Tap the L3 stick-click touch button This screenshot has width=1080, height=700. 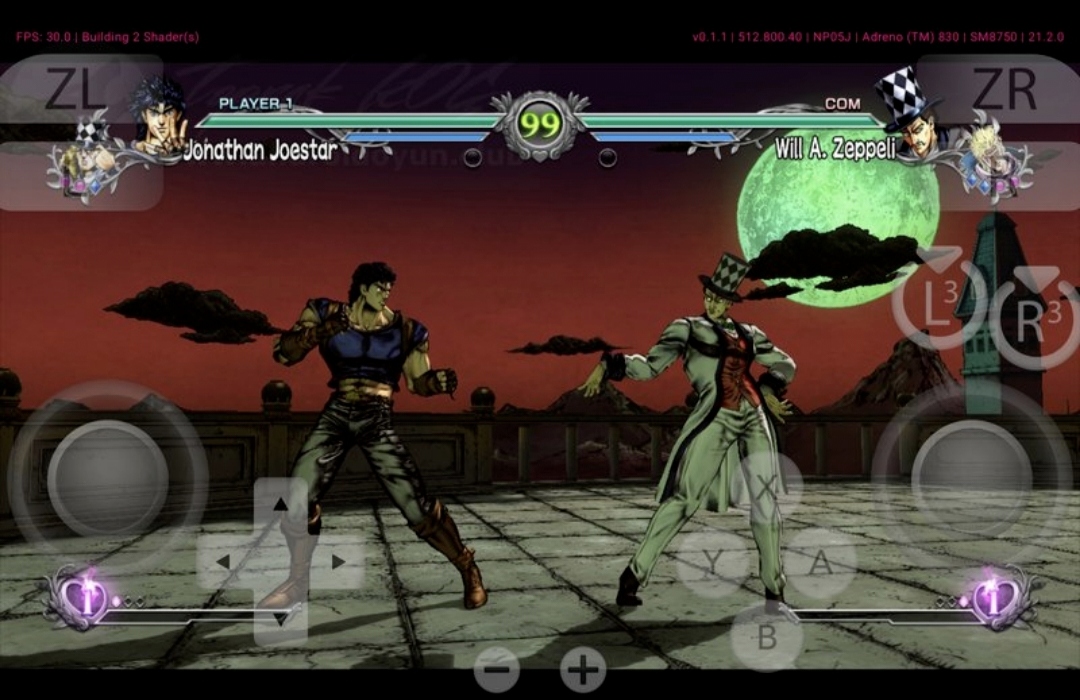(938, 301)
